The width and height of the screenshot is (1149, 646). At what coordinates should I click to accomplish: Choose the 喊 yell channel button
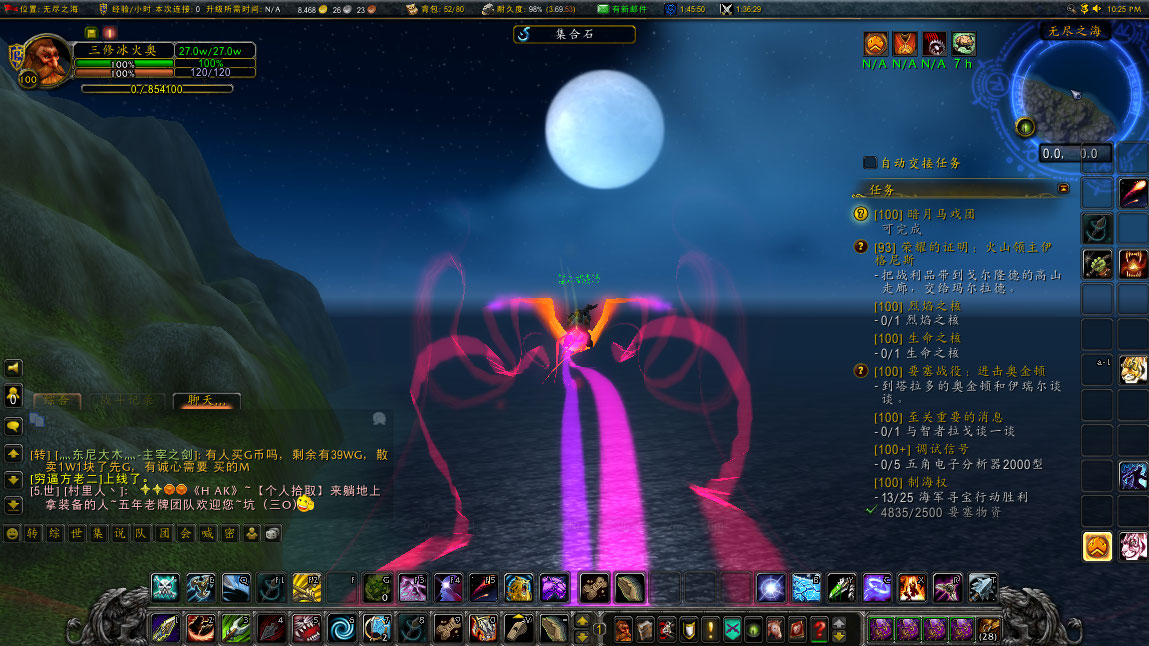[x=208, y=534]
